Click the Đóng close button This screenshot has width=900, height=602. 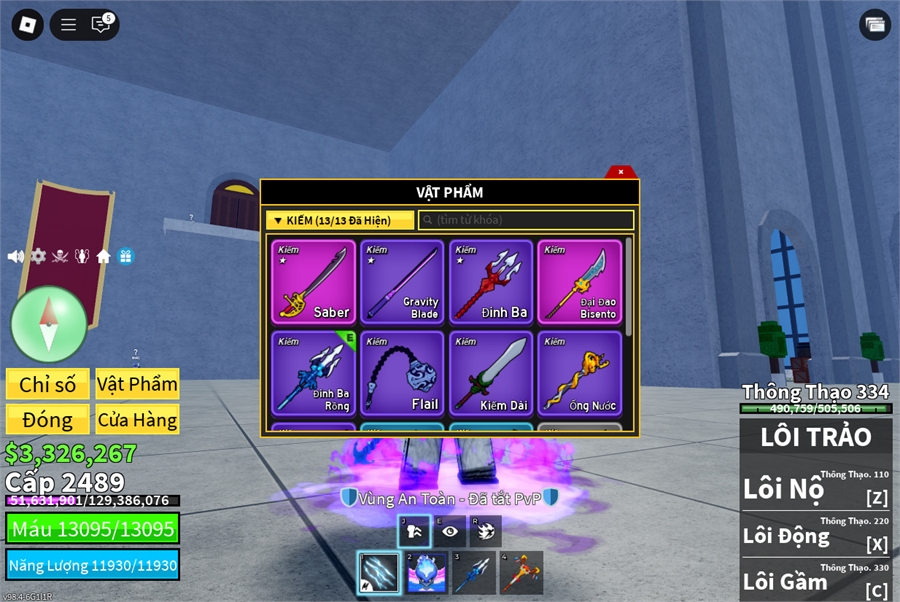coord(48,420)
